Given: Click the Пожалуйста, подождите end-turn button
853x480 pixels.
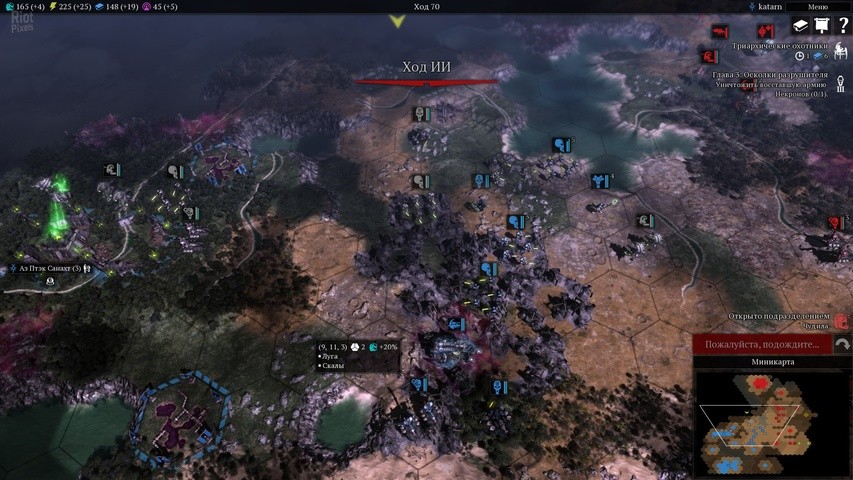Looking at the screenshot, I should tap(762, 345).
